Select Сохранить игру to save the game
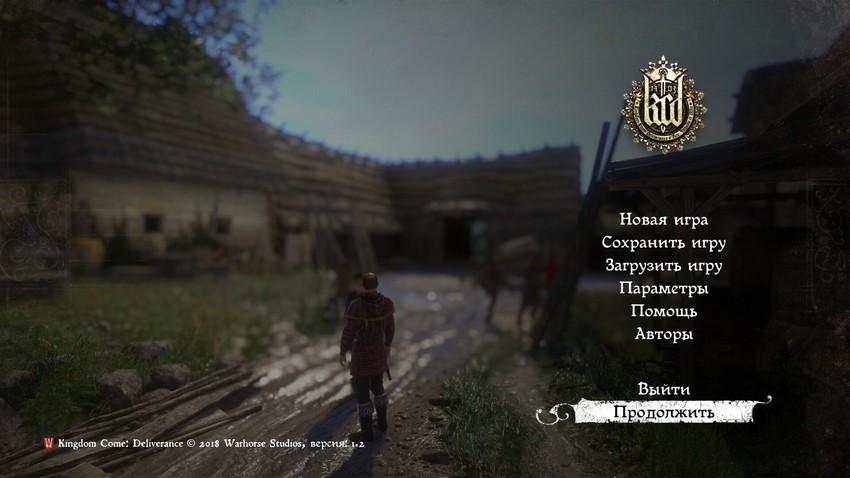850x478 pixels. click(664, 243)
